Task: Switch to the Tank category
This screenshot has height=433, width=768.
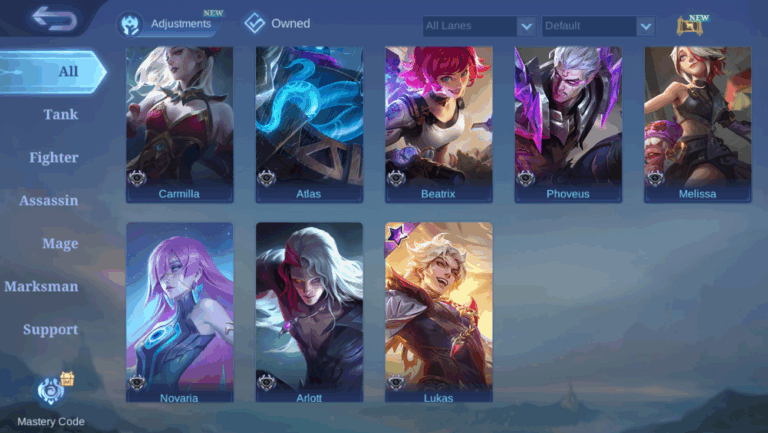Action: [x=60, y=114]
